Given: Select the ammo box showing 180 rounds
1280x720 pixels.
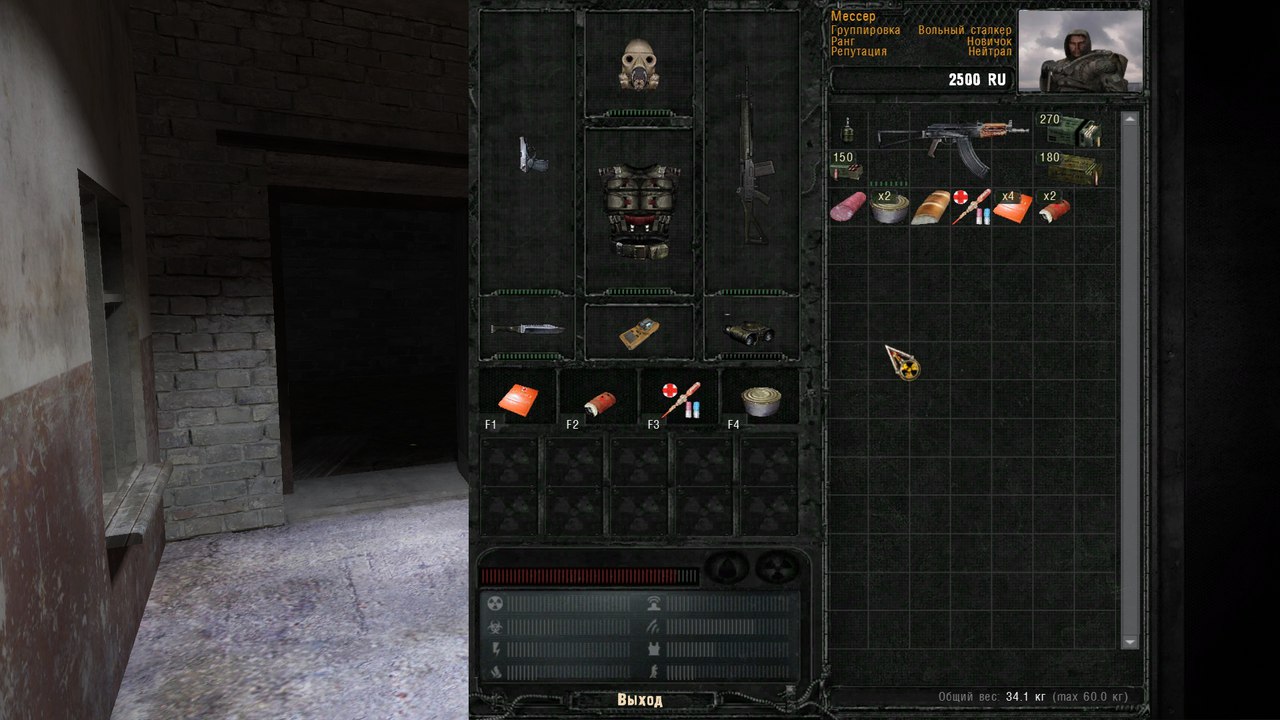Looking at the screenshot, I should (x=1071, y=168).
